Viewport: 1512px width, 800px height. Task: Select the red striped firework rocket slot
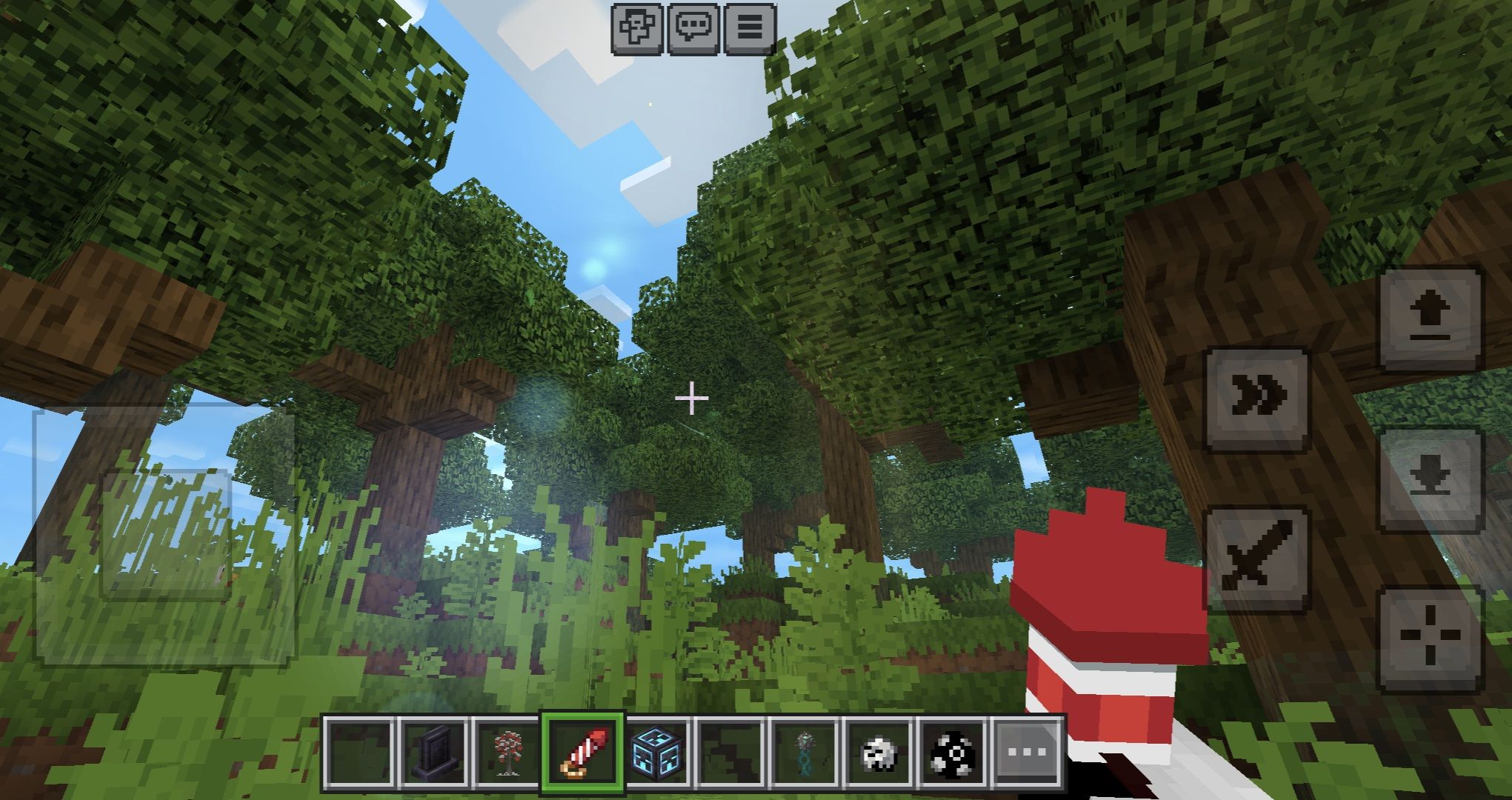(582, 753)
